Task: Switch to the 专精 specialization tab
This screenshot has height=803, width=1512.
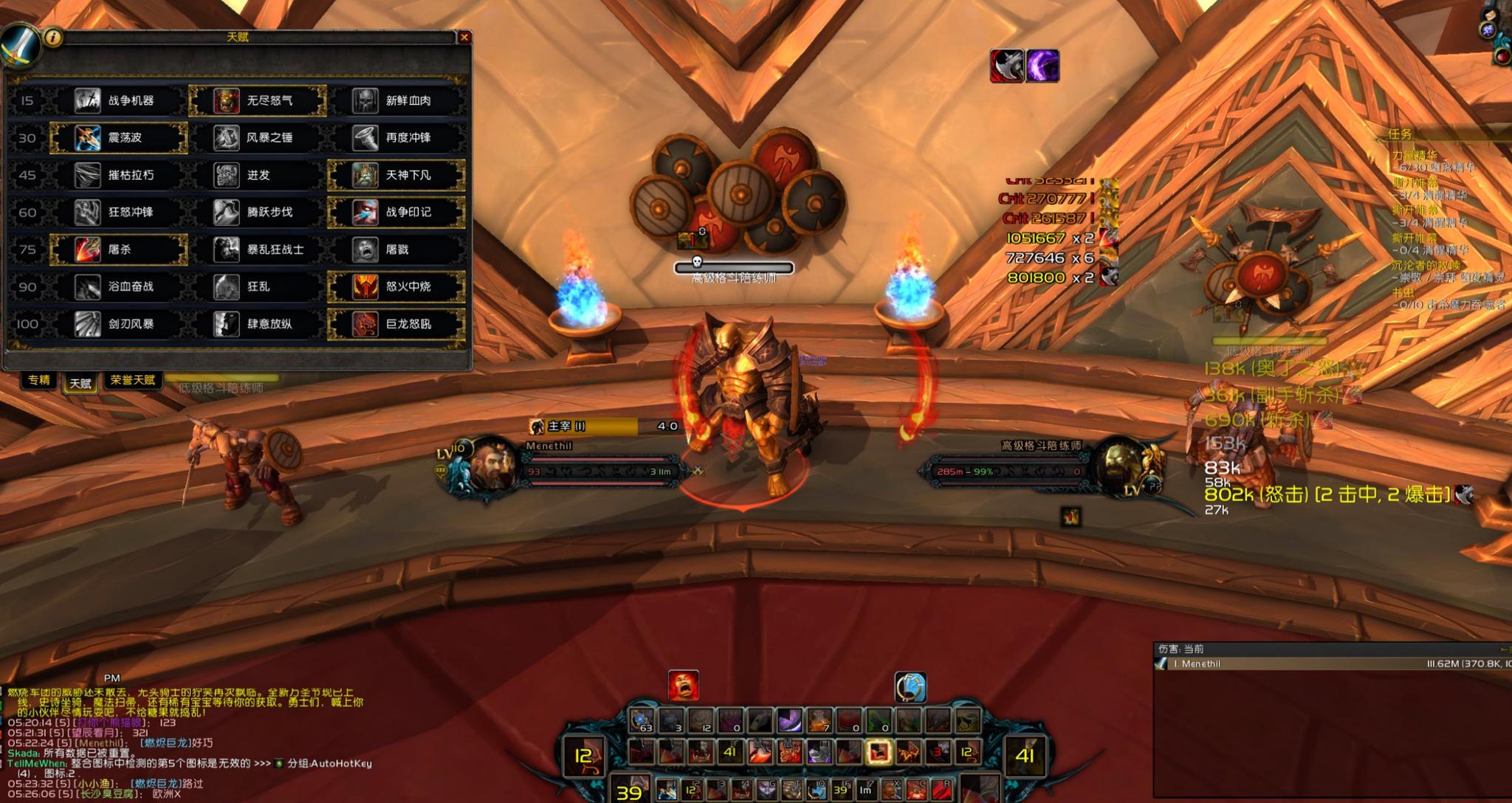Action: pos(39,380)
